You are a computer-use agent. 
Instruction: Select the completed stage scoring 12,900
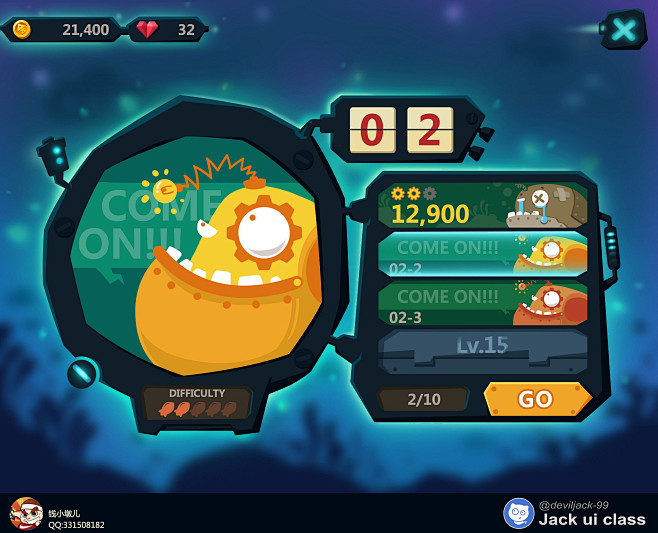pyautogui.click(x=482, y=206)
